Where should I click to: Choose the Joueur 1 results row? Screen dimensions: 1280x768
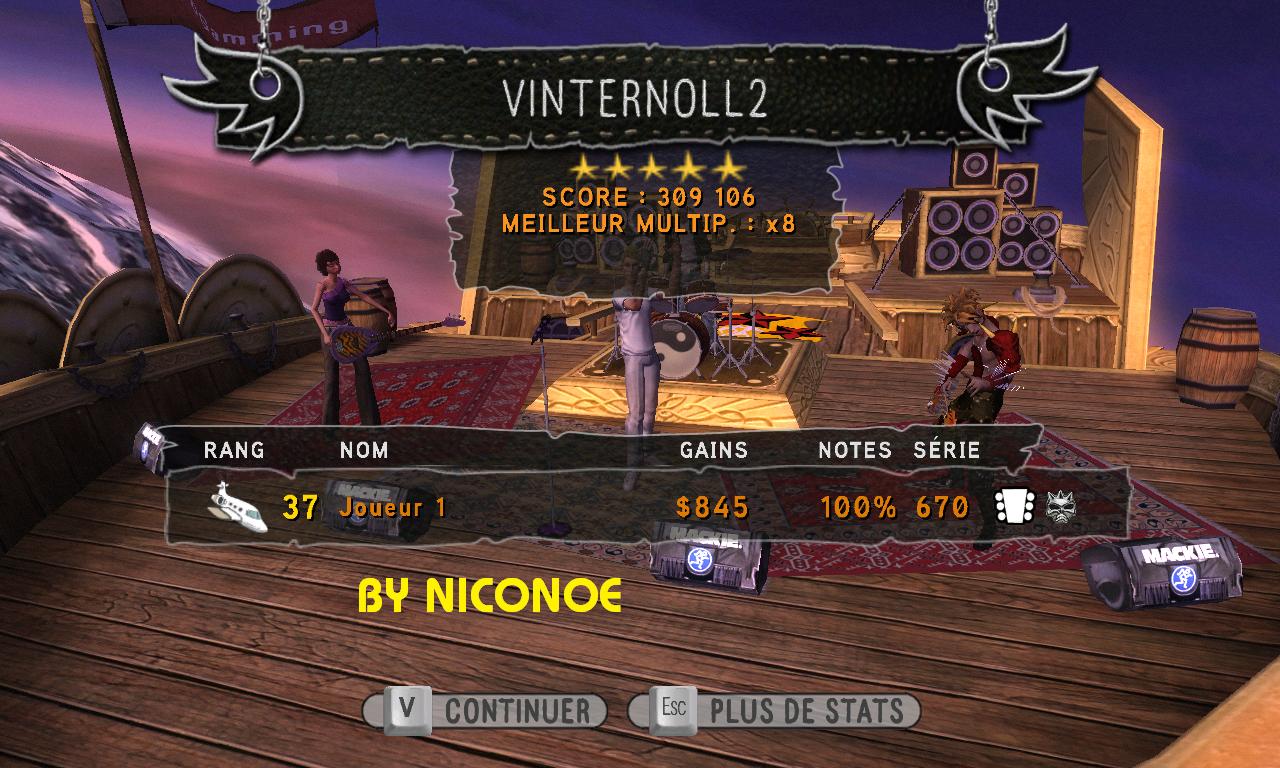[640, 507]
